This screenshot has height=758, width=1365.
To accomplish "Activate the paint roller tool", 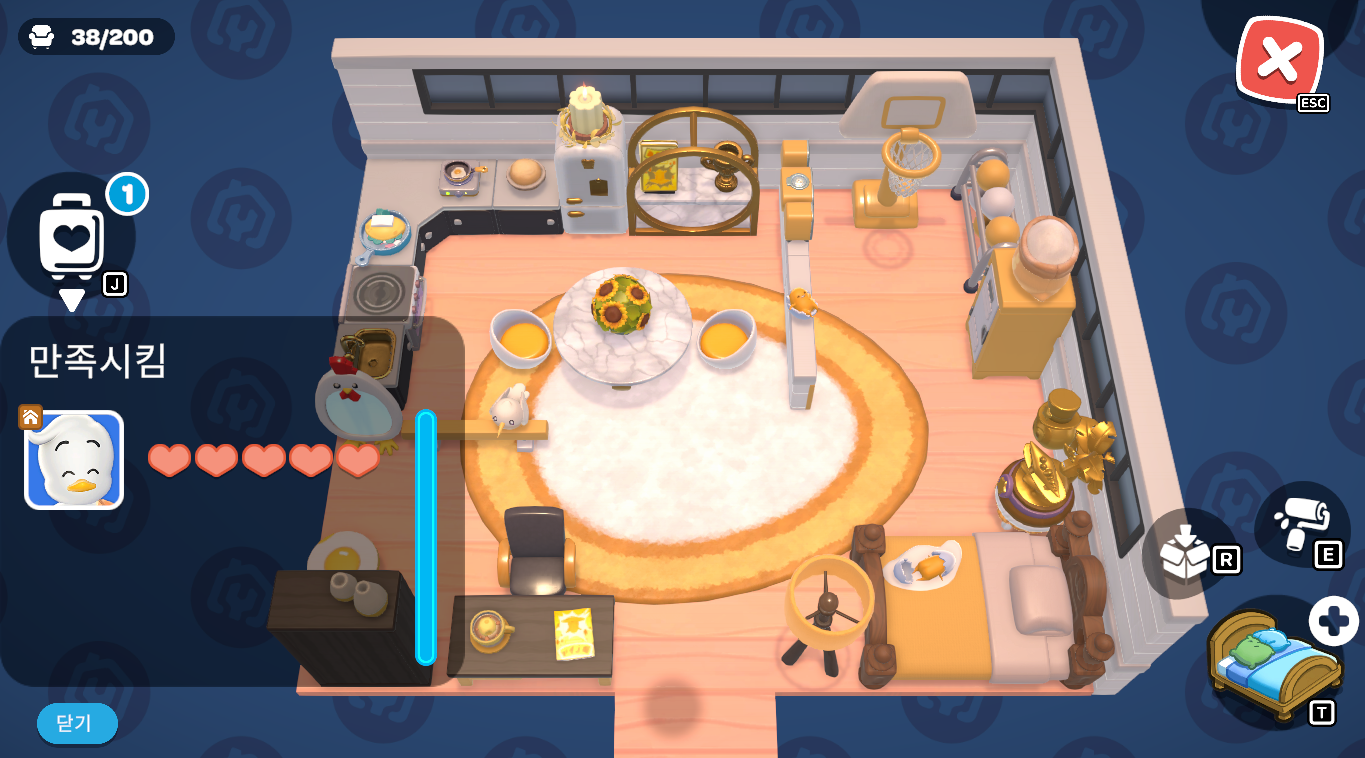I will [1300, 522].
